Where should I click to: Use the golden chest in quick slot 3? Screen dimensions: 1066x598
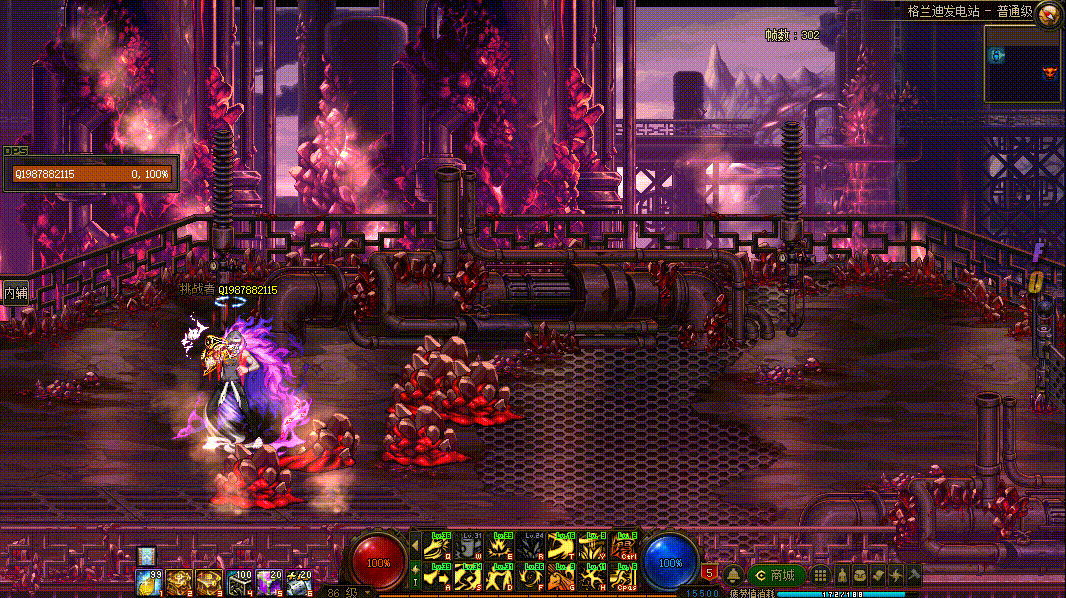click(208, 581)
